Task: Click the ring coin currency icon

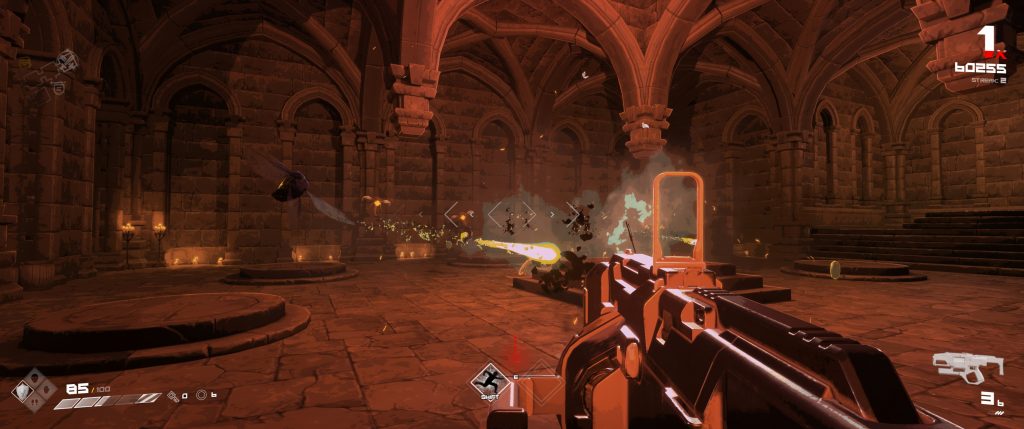Action: (x=201, y=395)
